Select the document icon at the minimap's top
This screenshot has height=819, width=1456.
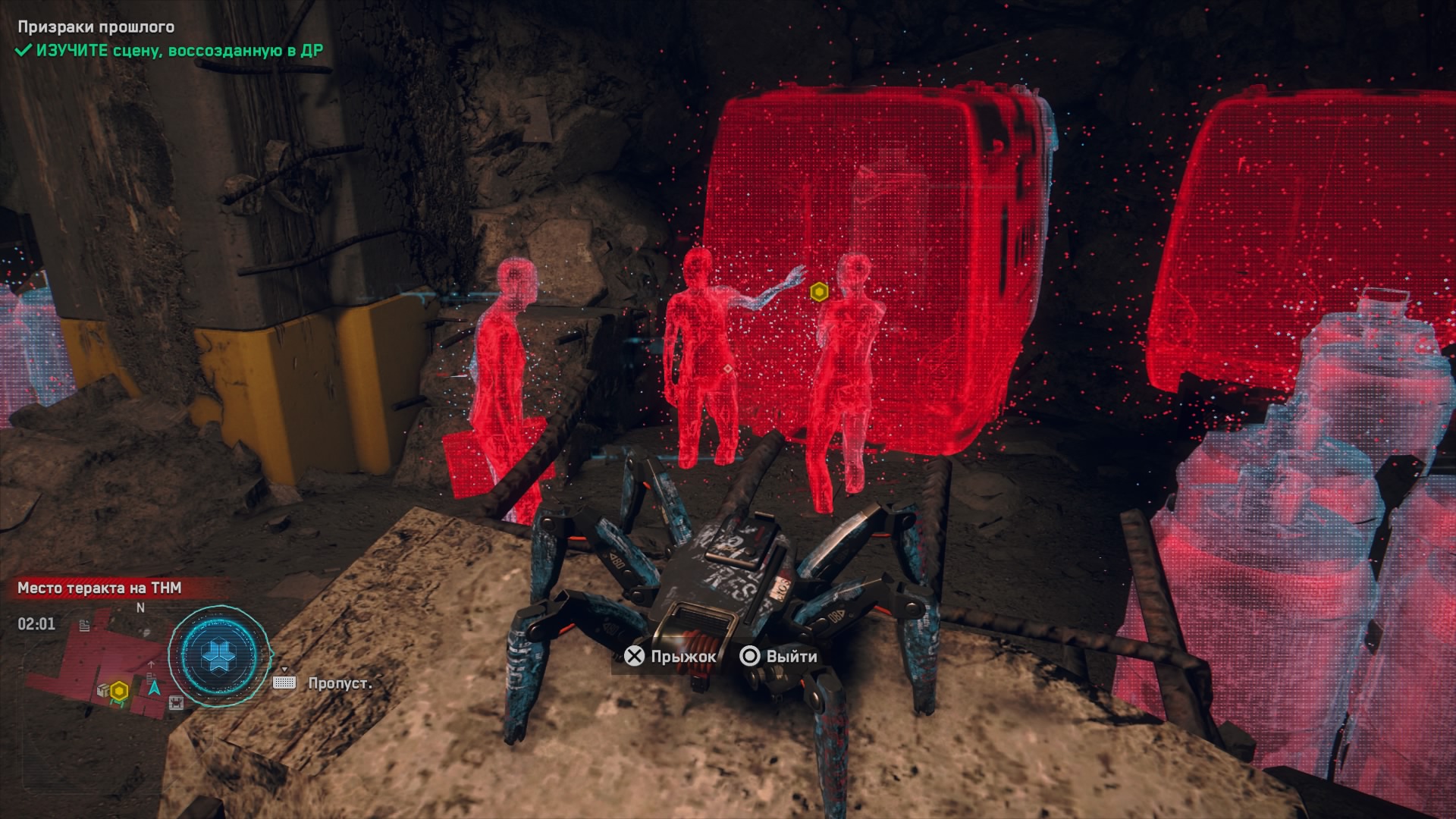point(85,625)
